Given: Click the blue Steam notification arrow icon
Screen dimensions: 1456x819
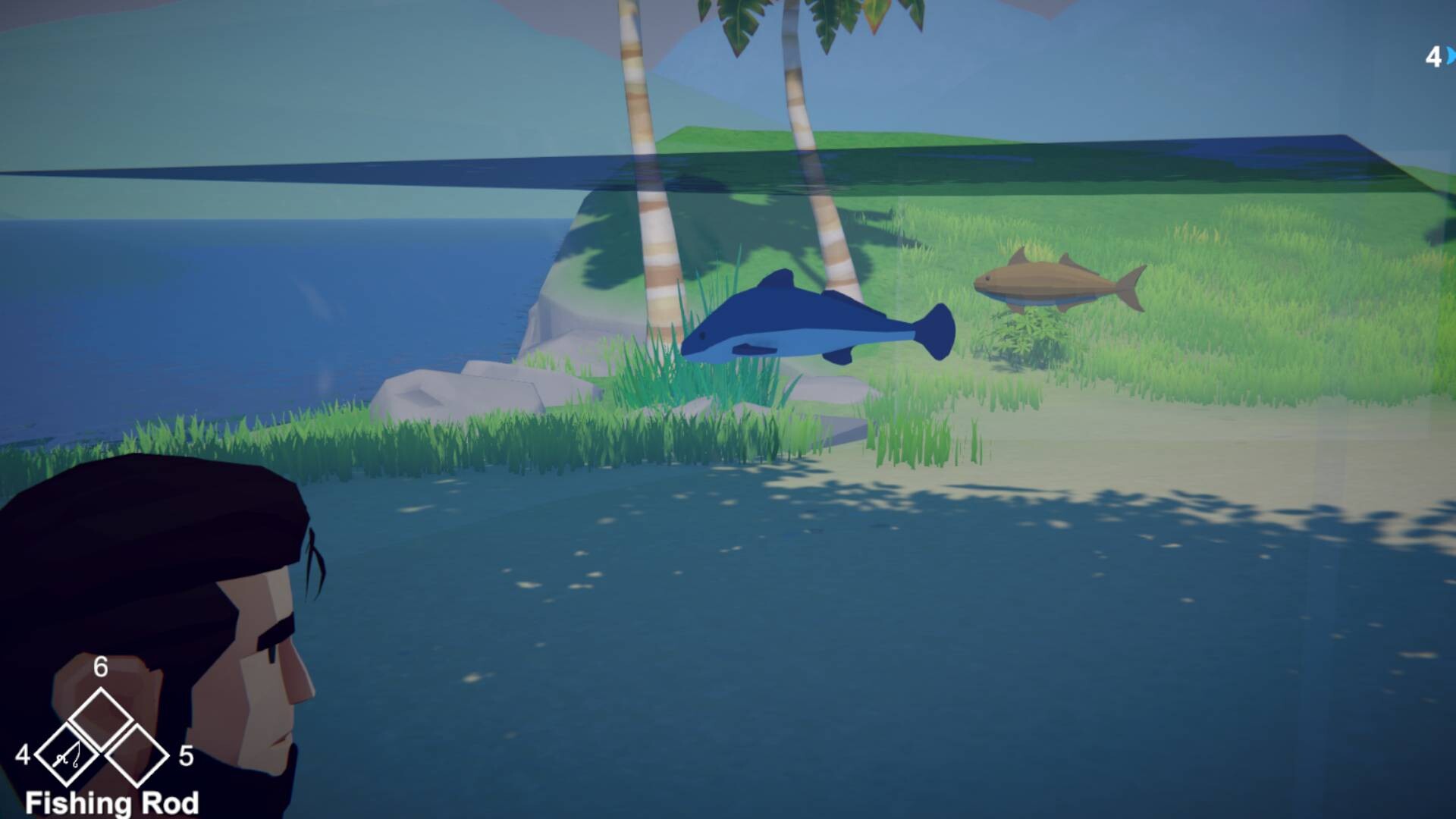Looking at the screenshot, I should 1449,54.
